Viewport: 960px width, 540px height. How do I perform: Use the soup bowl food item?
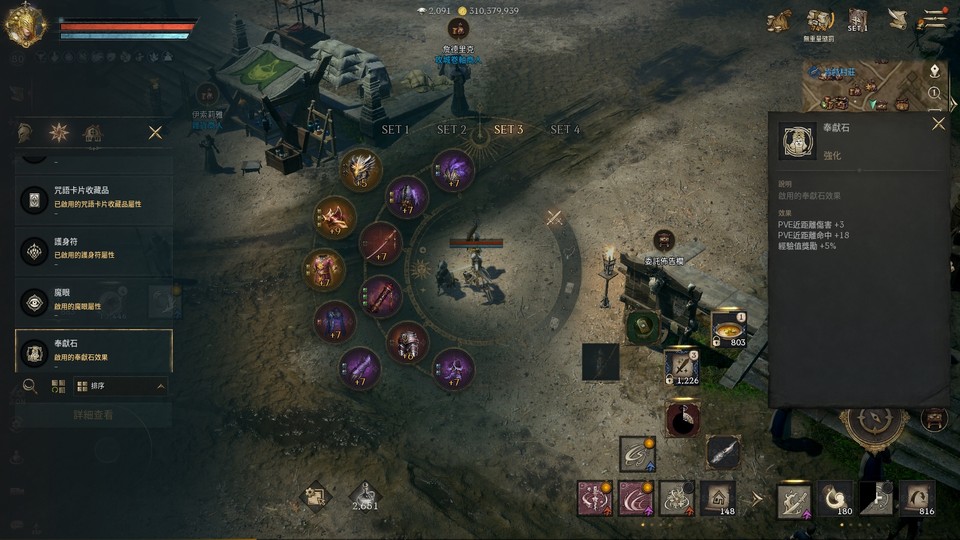point(728,329)
